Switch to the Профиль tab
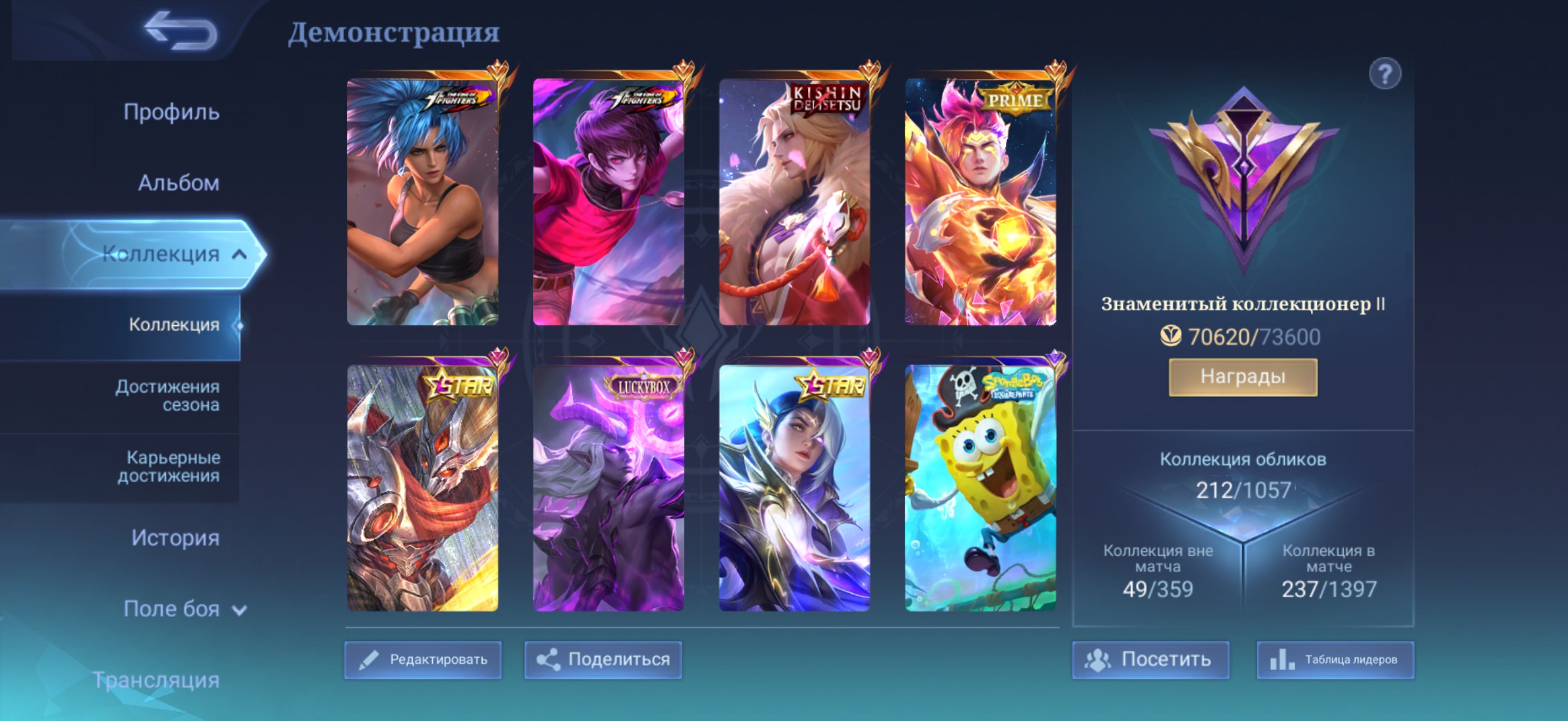Screen dimensions: 1568x721 (170, 112)
